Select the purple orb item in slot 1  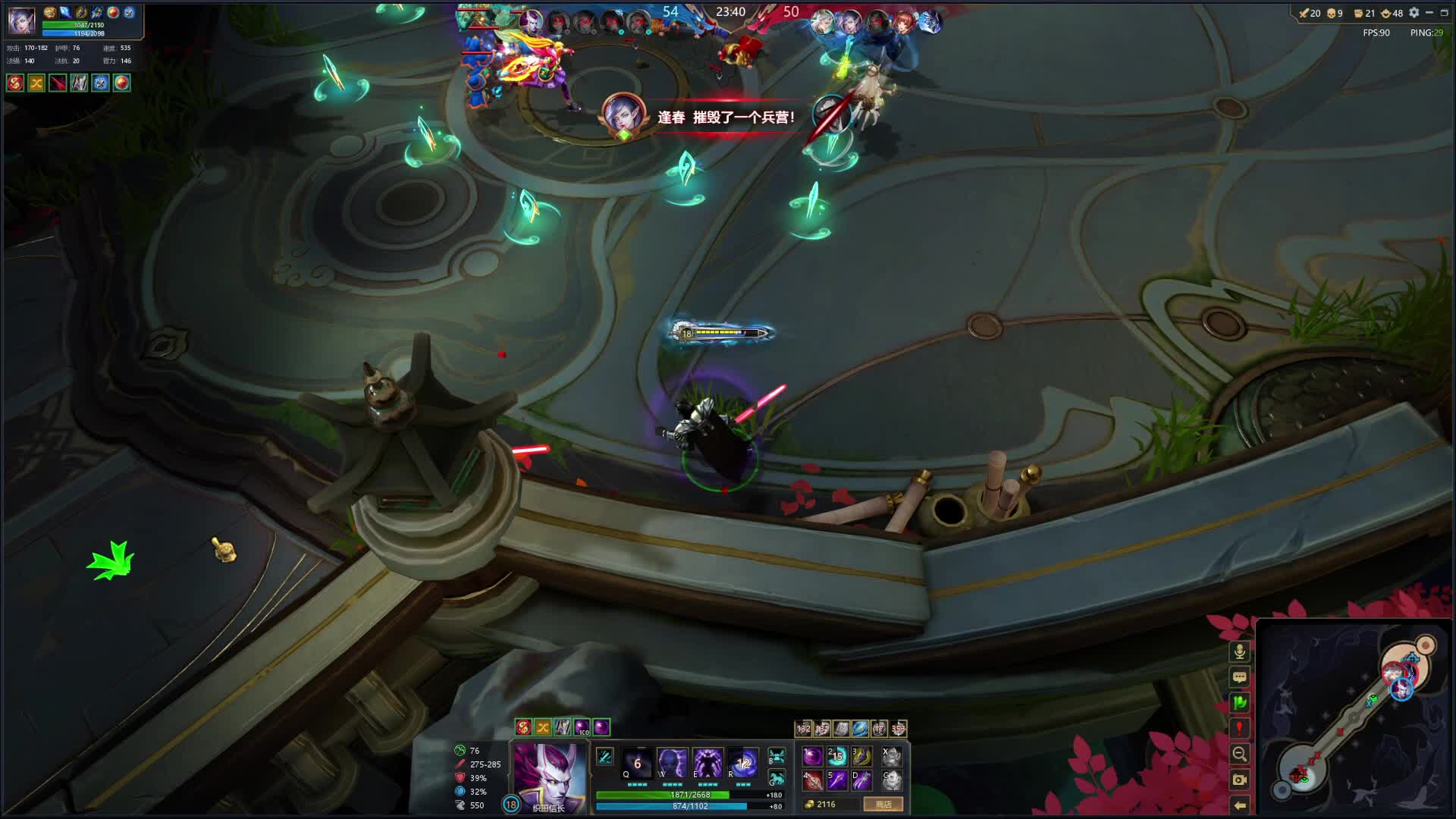pyautogui.click(x=812, y=756)
